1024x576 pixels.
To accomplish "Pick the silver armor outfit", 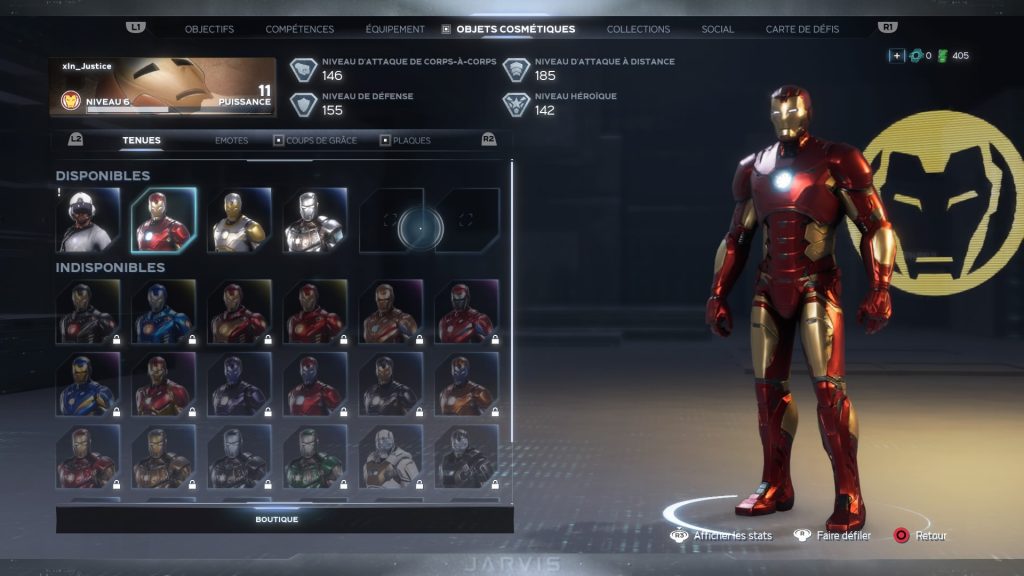I will coord(315,220).
